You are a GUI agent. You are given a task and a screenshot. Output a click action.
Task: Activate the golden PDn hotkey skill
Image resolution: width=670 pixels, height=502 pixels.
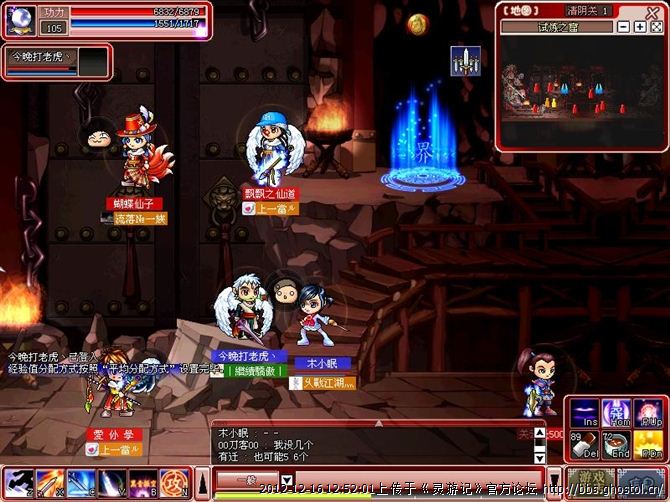click(648, 446)
